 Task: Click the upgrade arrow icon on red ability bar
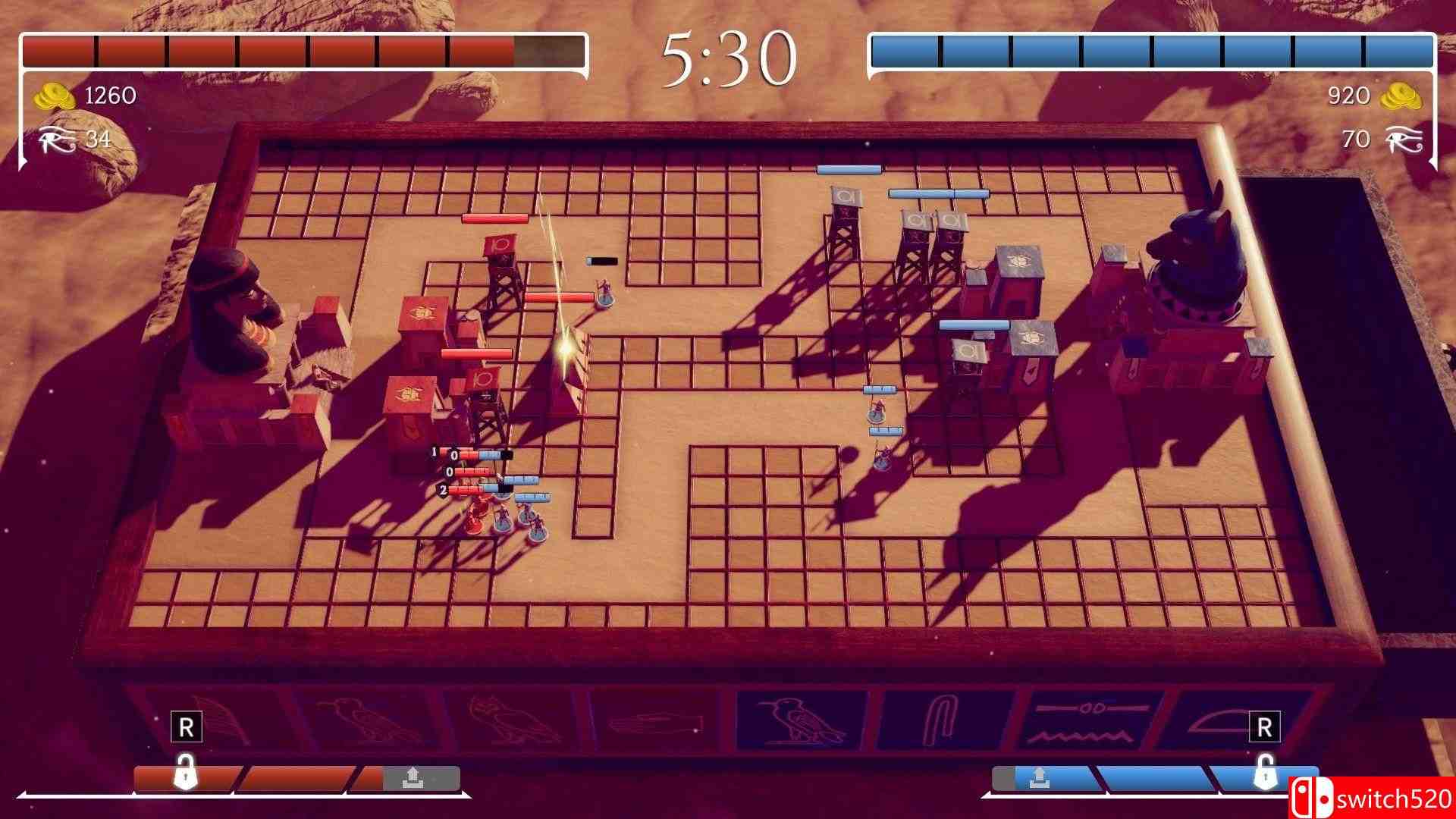tap(413, 775)
